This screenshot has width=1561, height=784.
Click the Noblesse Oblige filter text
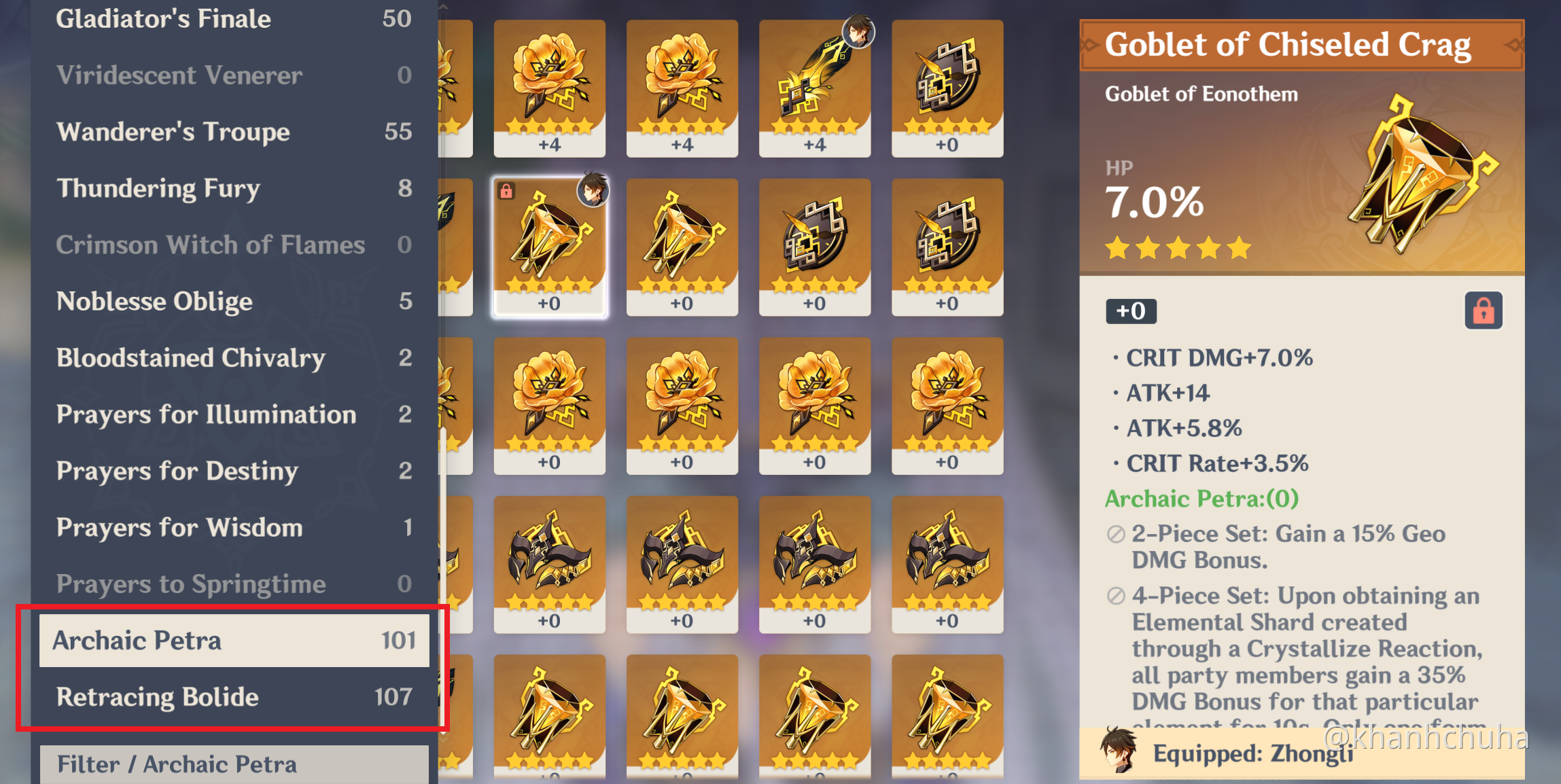[153, 301]
